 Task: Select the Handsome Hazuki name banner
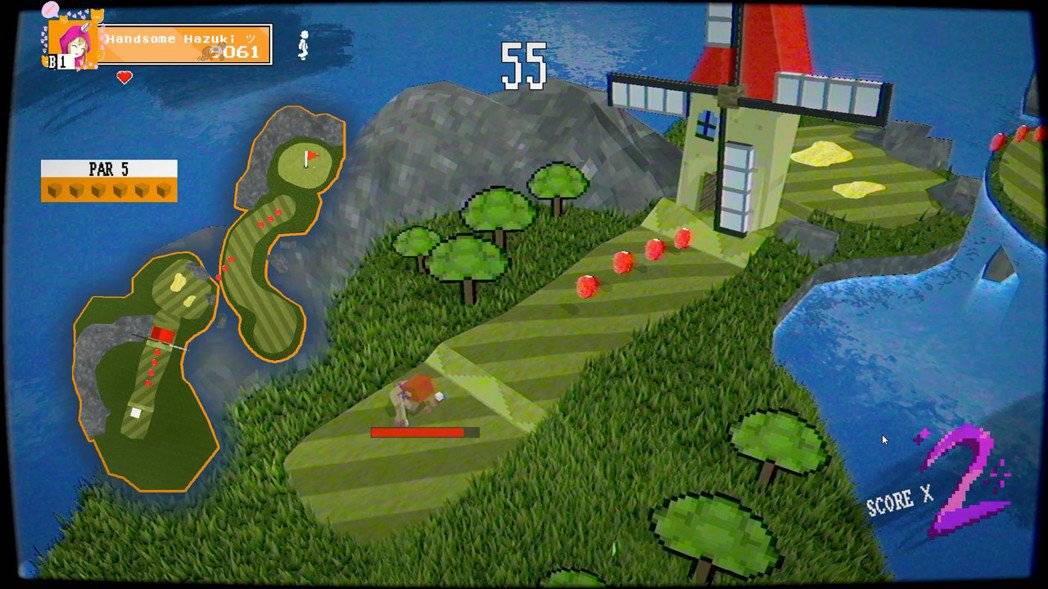pos(186,44)
